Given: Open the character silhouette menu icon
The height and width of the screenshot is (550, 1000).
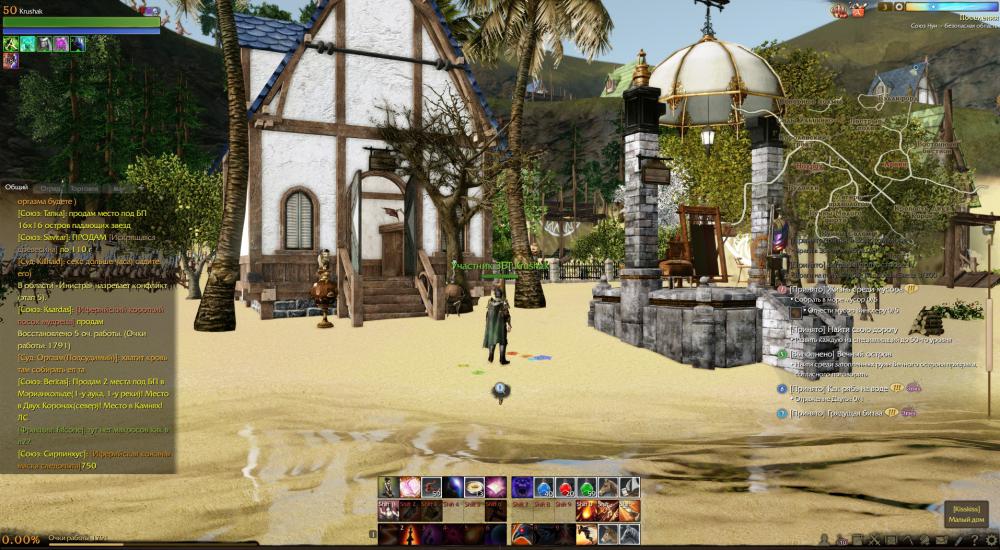Looking at the screenshot, I should click(x=824, y=541).
